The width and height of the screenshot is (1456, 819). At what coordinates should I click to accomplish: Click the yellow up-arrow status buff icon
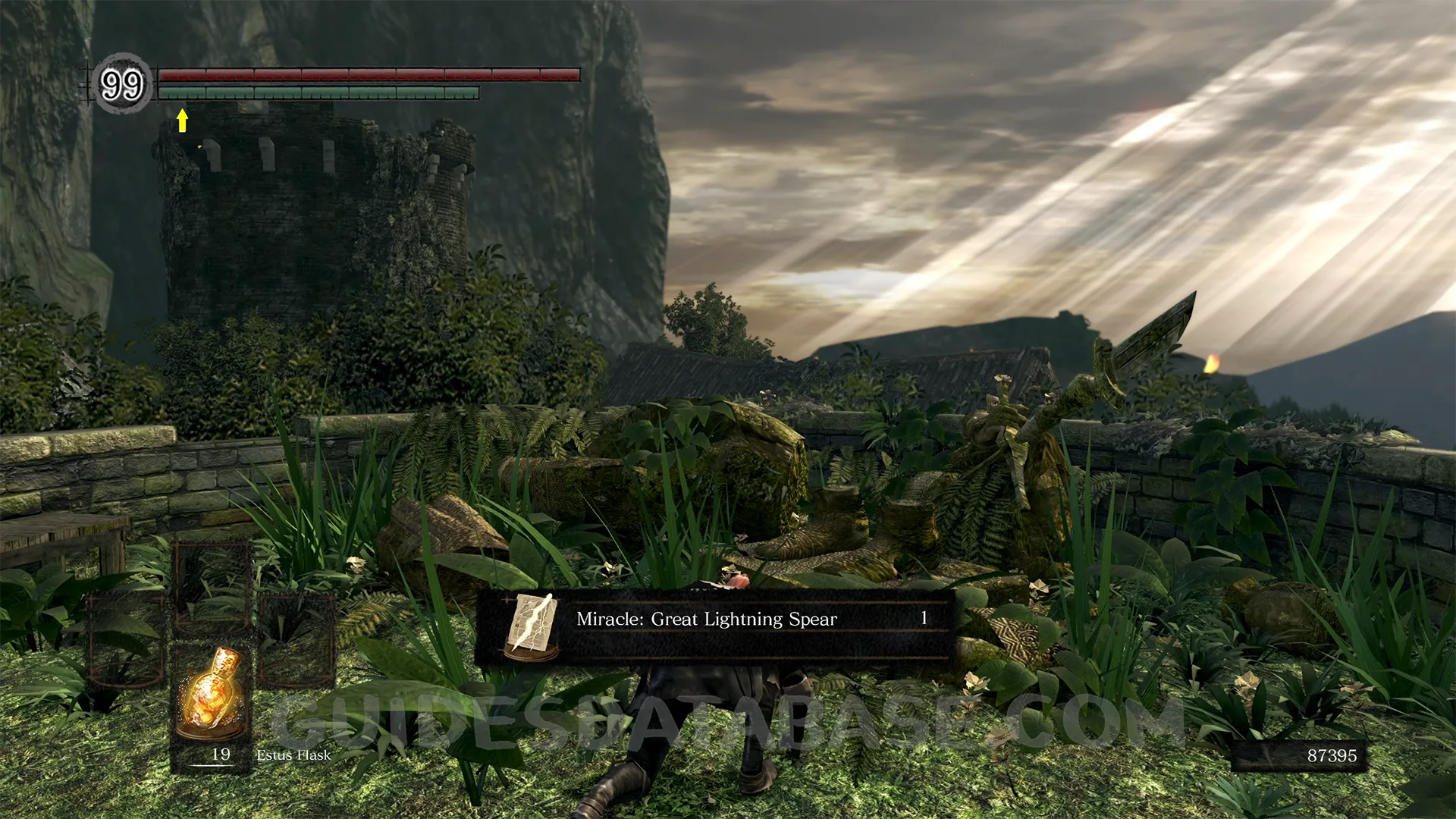[x=182, y=120]
